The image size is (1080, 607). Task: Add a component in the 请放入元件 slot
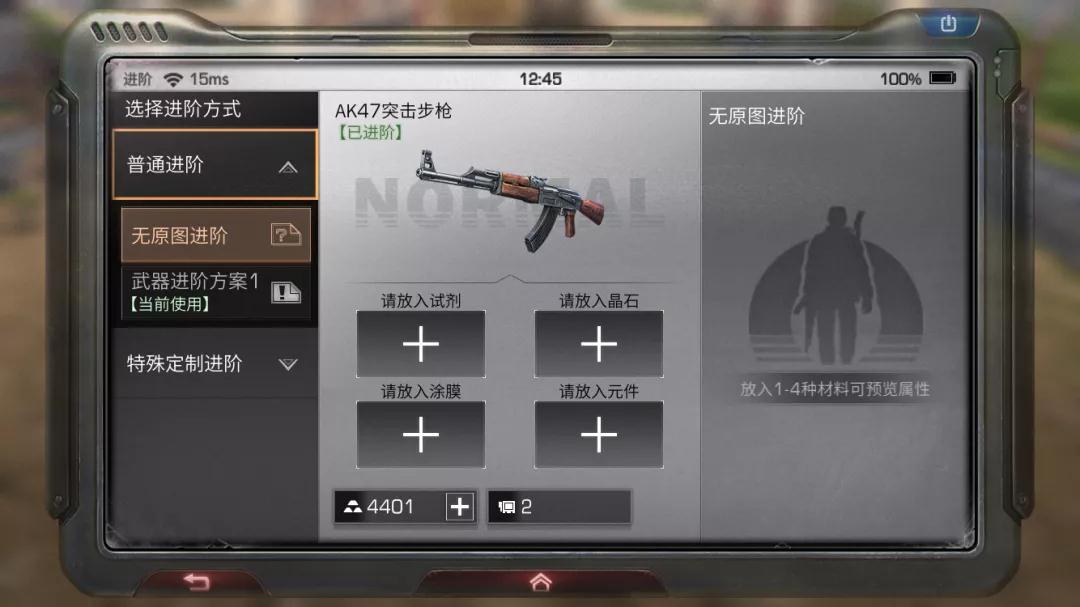pos(598,435)
